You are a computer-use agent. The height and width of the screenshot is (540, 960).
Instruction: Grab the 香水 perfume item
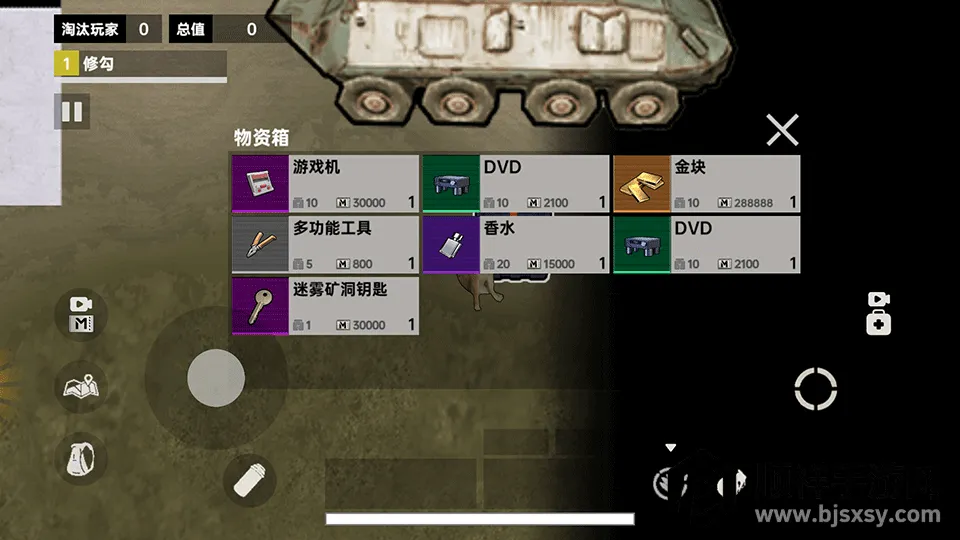point(515,245)
